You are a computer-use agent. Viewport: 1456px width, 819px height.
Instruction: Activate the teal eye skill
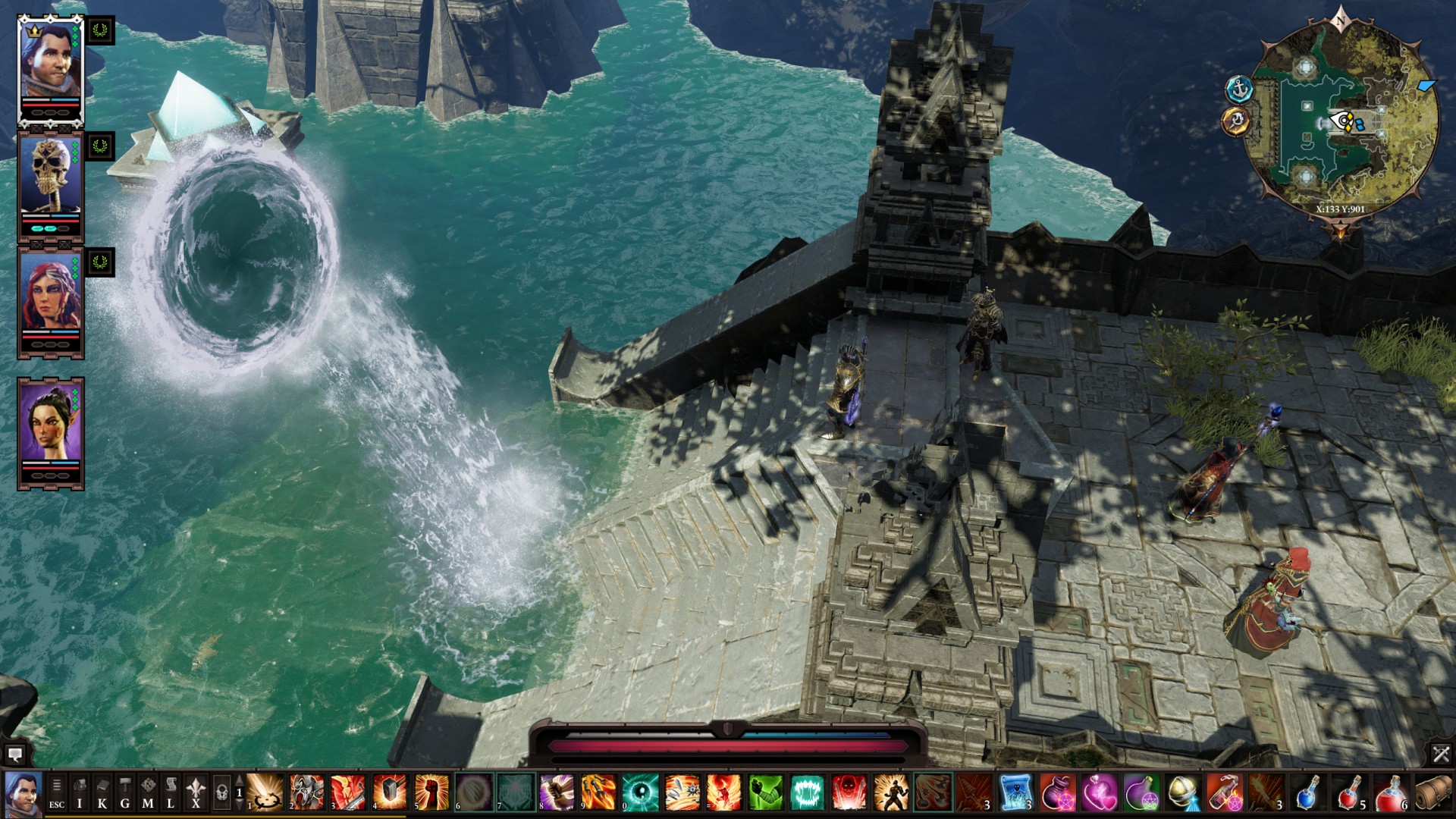point(640,792)
